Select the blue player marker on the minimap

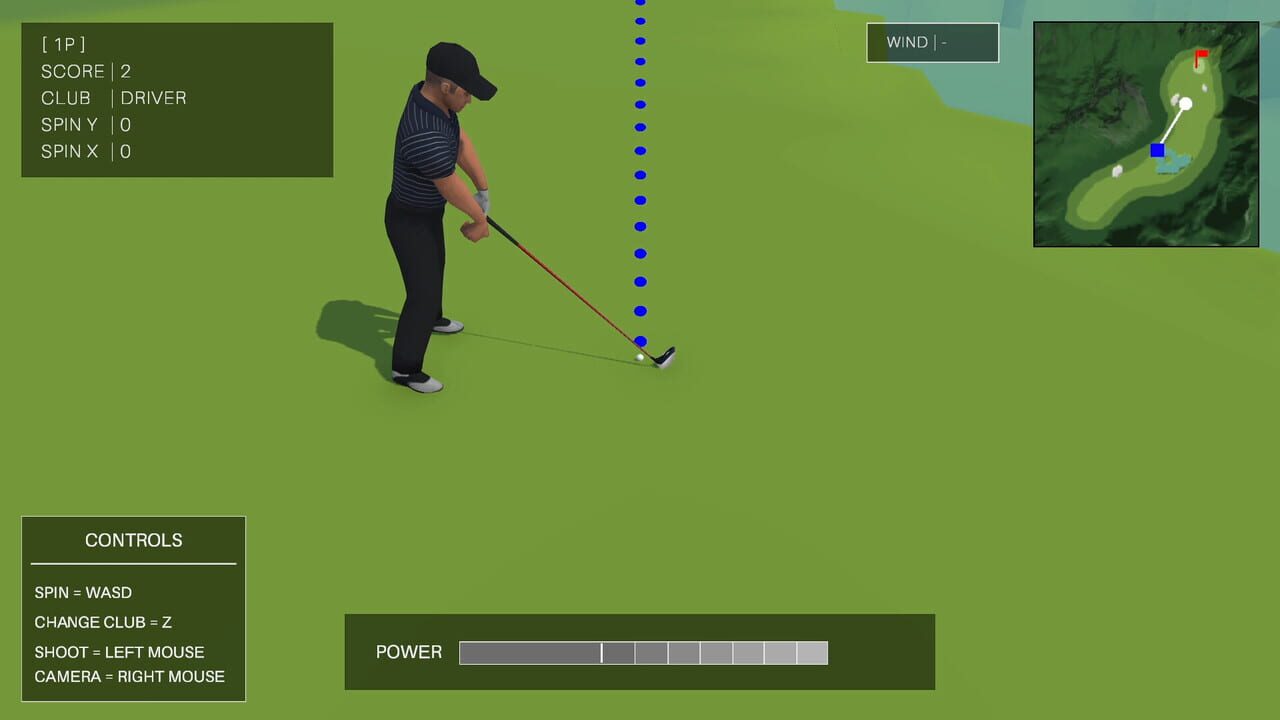coord(1157,150)
